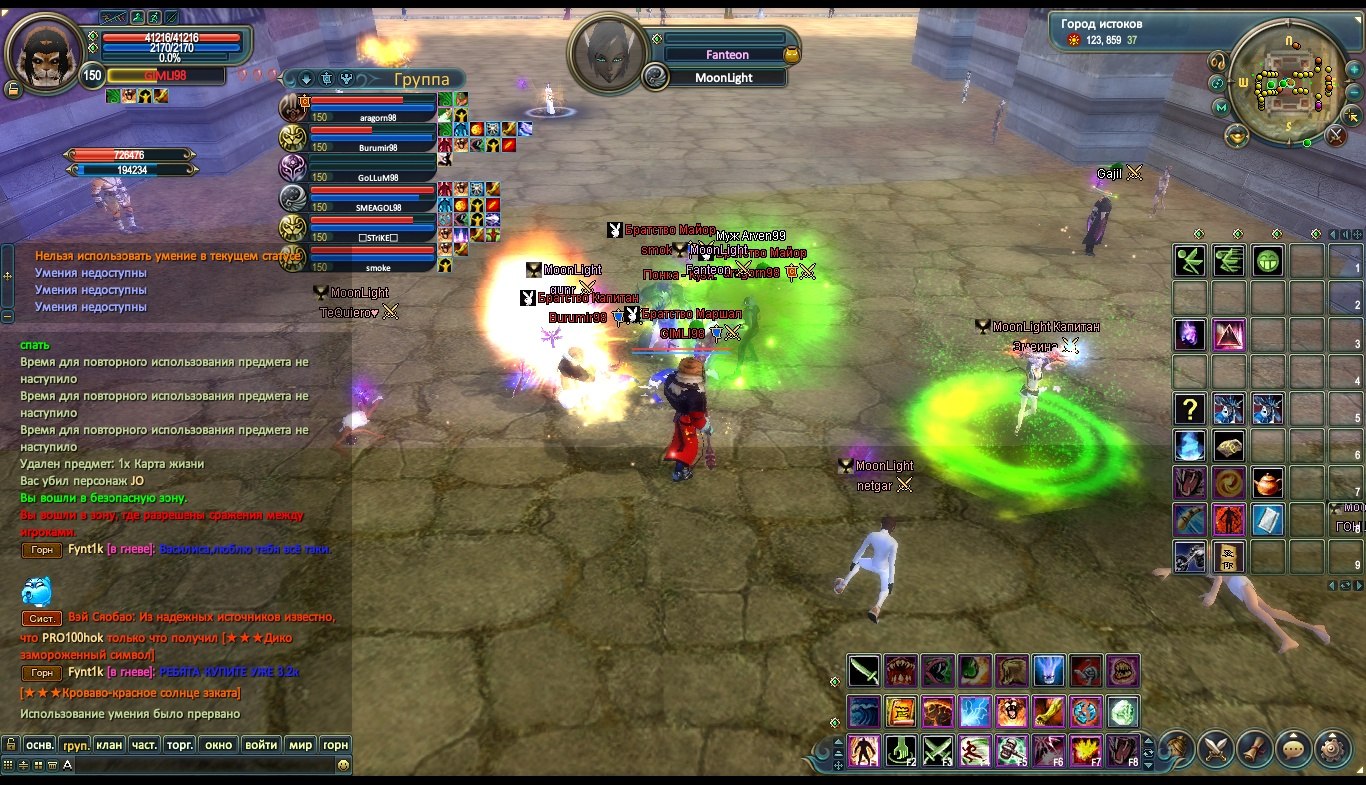Click the lion character portrait
Viewport: 1366px width, 785px height.
pos(44,55)
